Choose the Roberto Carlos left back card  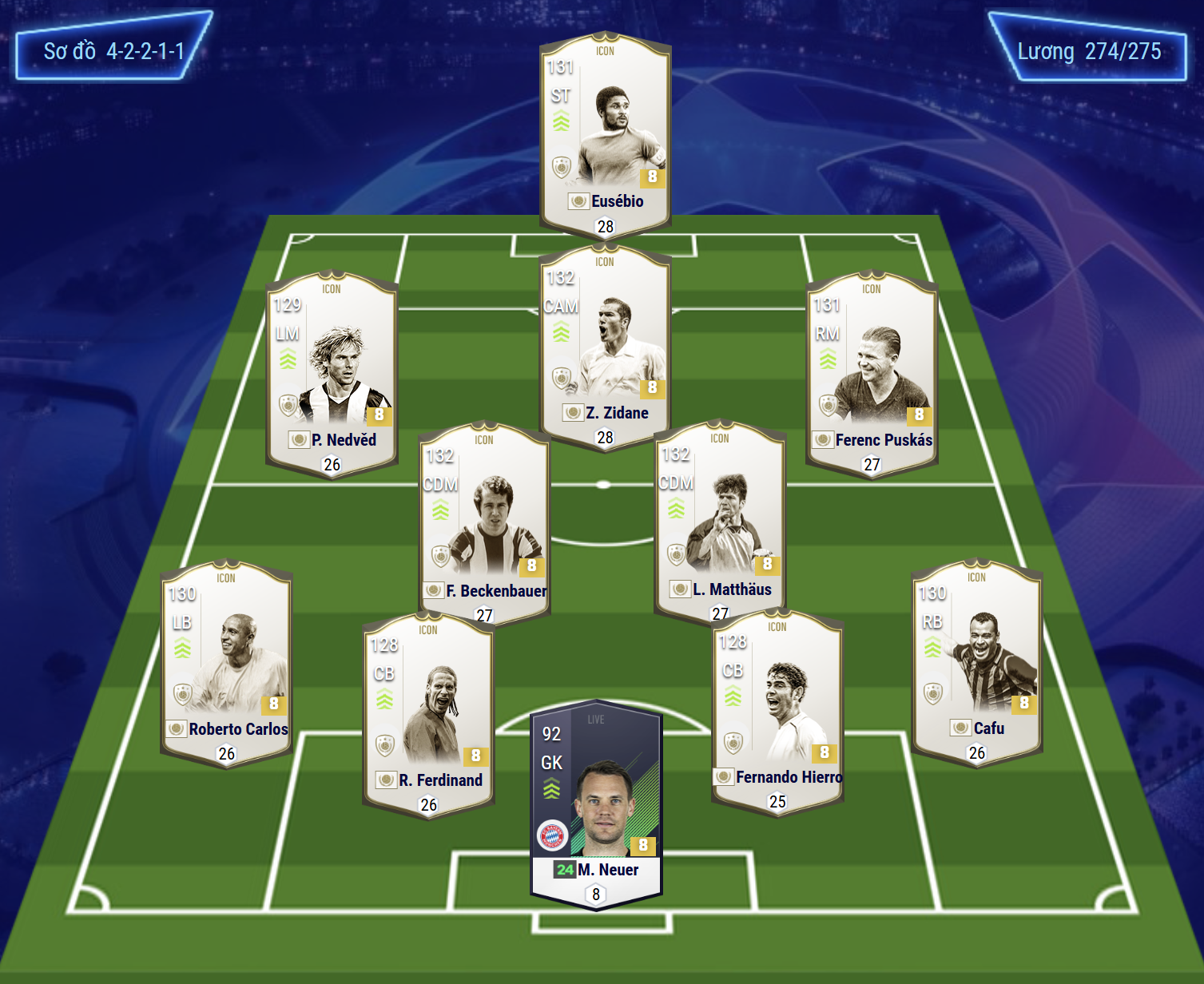point(226,663)
